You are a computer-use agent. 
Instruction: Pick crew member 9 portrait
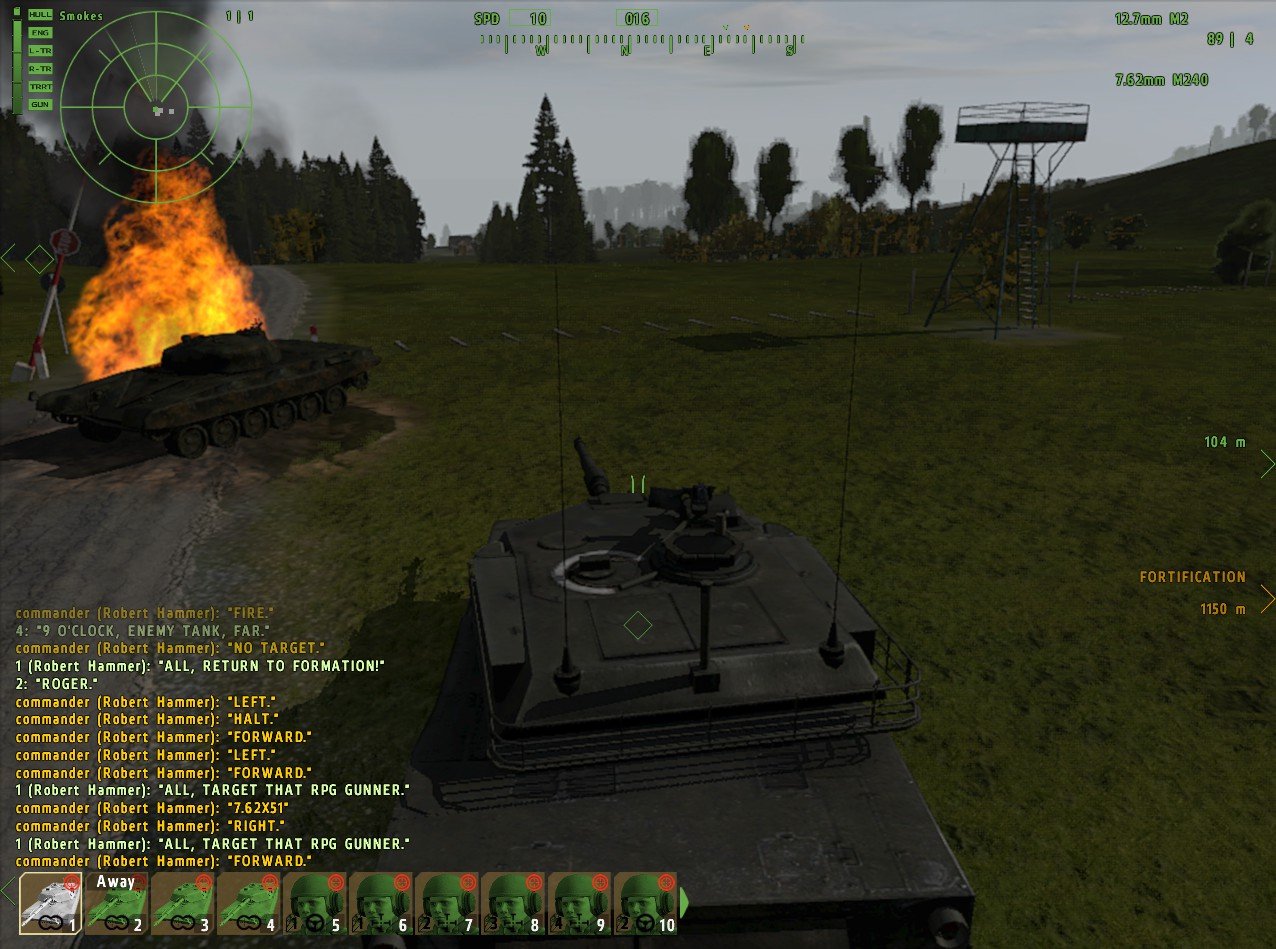[x=578, y=903]
